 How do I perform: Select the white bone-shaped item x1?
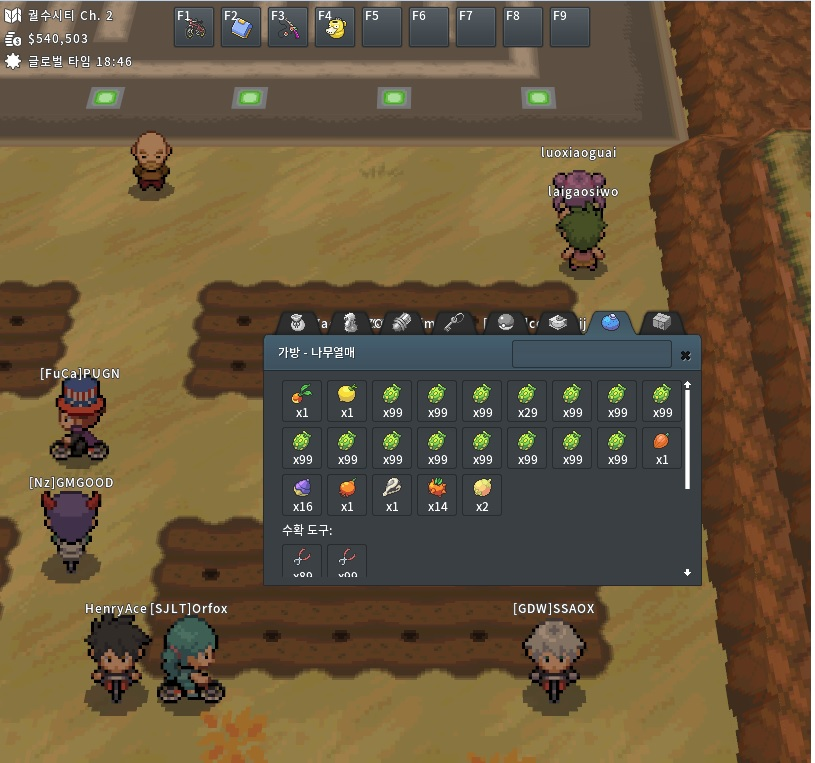tap(392, 495)
